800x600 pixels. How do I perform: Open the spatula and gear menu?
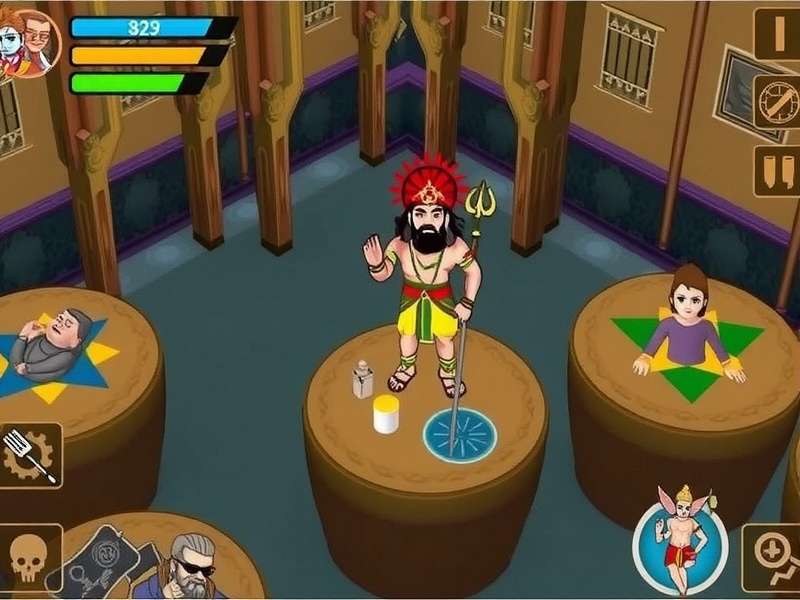30,455
